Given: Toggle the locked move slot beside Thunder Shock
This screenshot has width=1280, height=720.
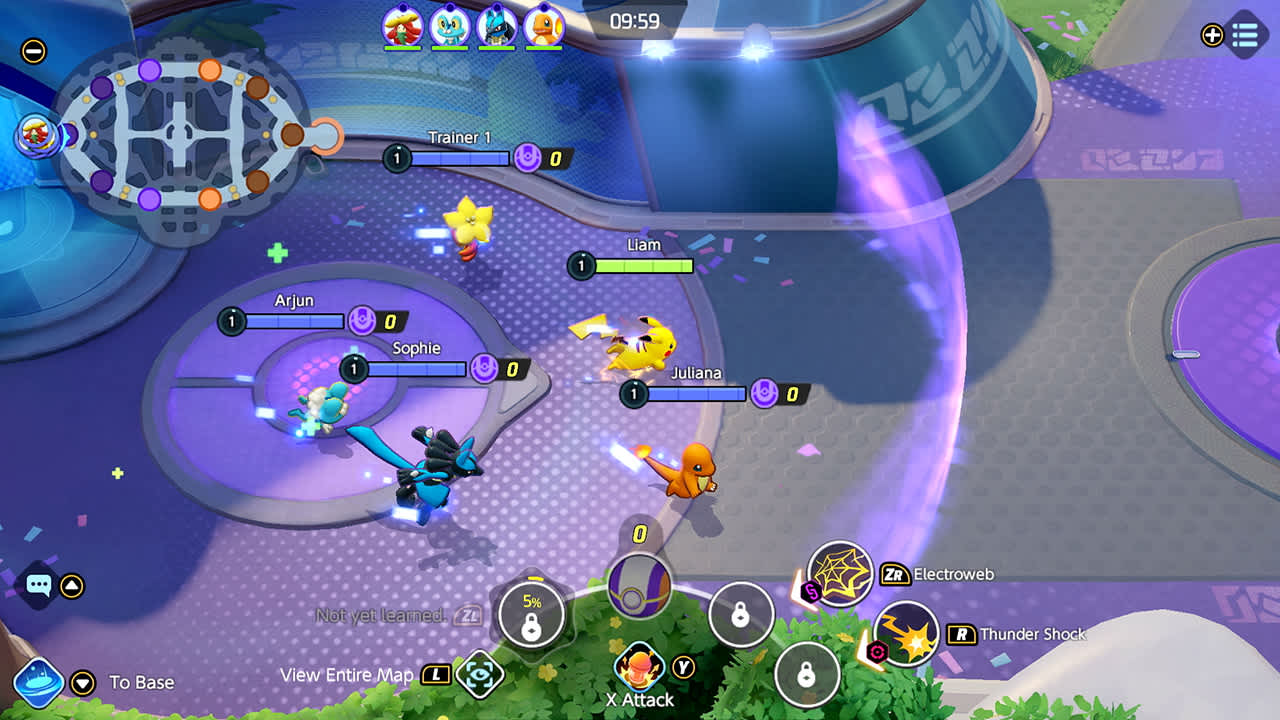Looking at the screenshot, I should 806,676.
